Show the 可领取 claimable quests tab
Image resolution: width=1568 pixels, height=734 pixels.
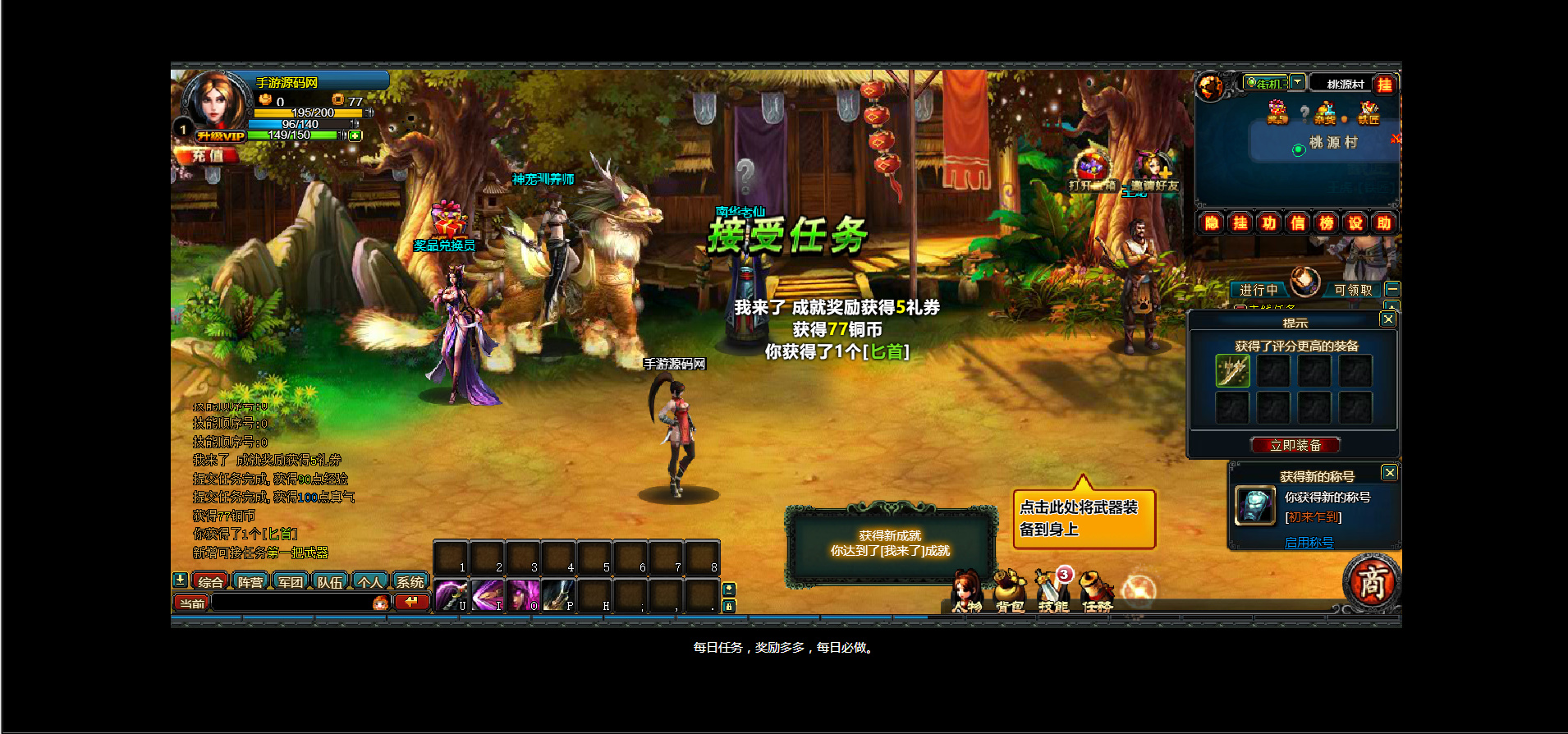click(1353, 290)
